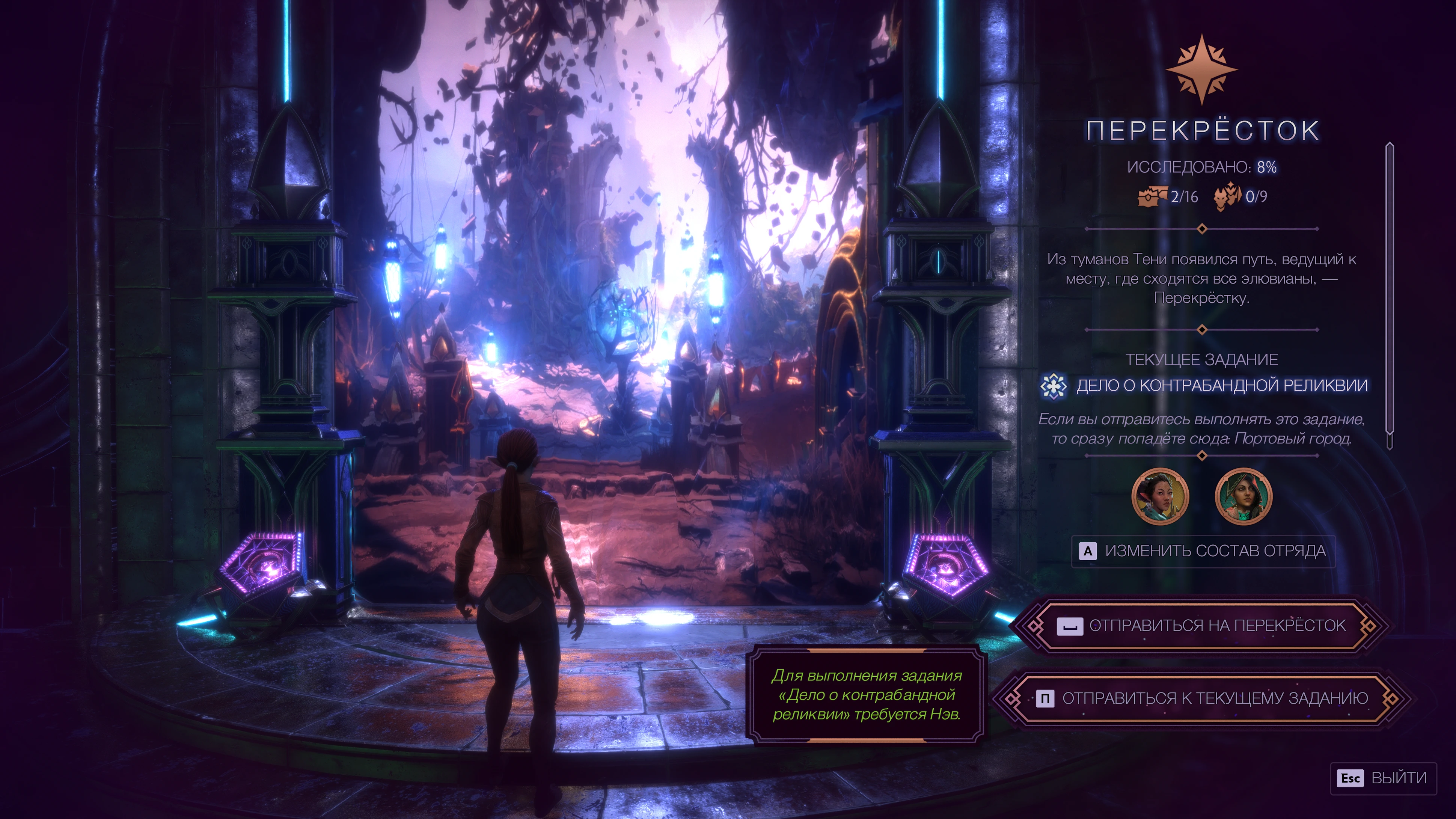The height and width of the screenshot is (819, 1456).
Task: Select the green-hooded companion portrait
Action: (x=1243, y=496)
